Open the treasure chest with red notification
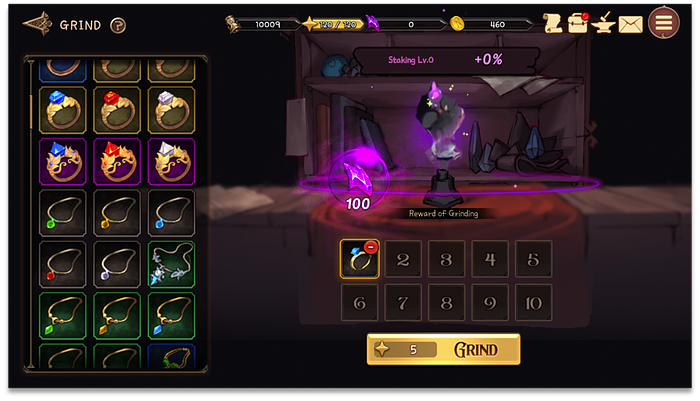Screen dimensions: 700x401 578,23
